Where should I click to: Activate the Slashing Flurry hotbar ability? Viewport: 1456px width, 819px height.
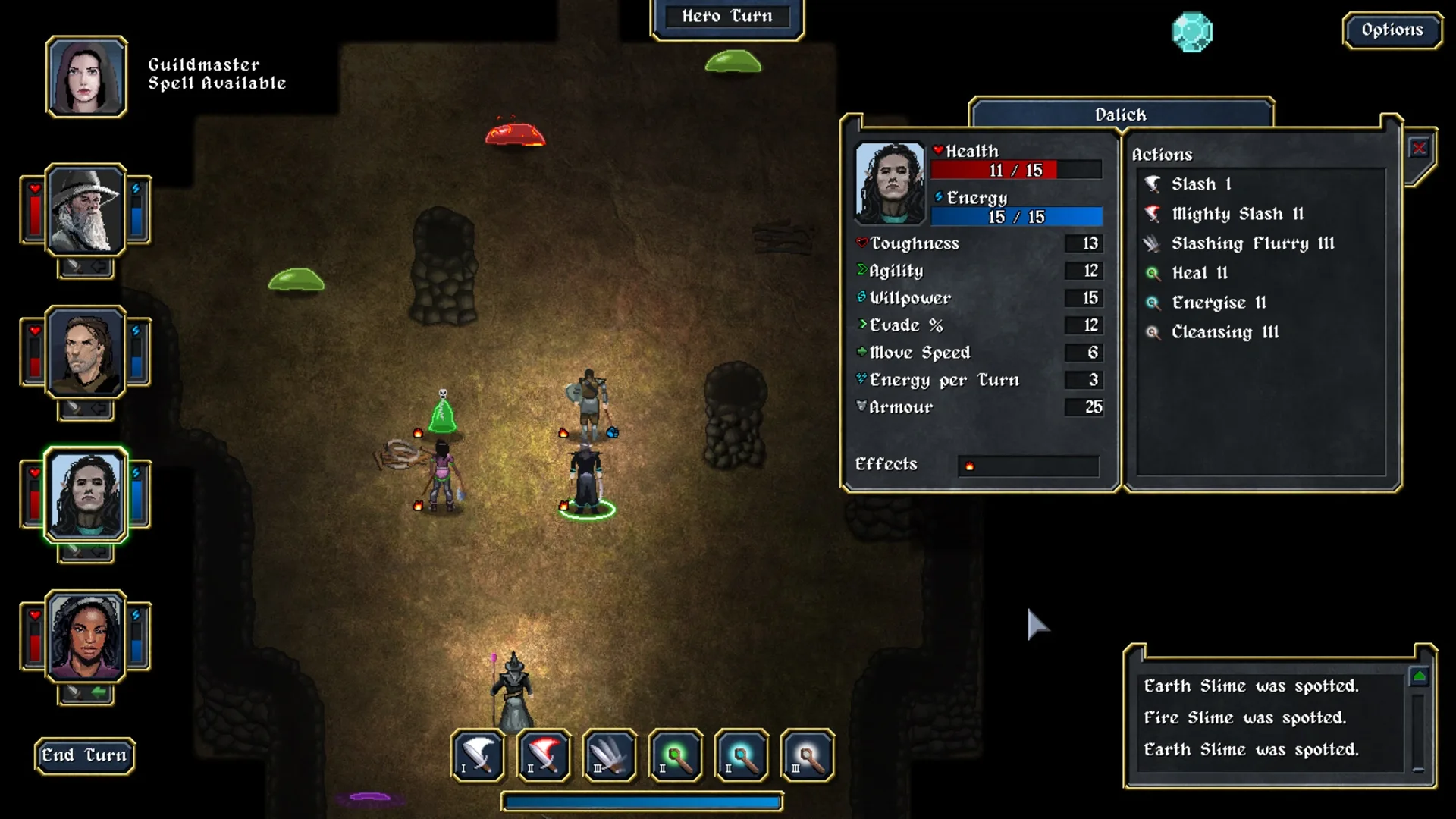610,755
